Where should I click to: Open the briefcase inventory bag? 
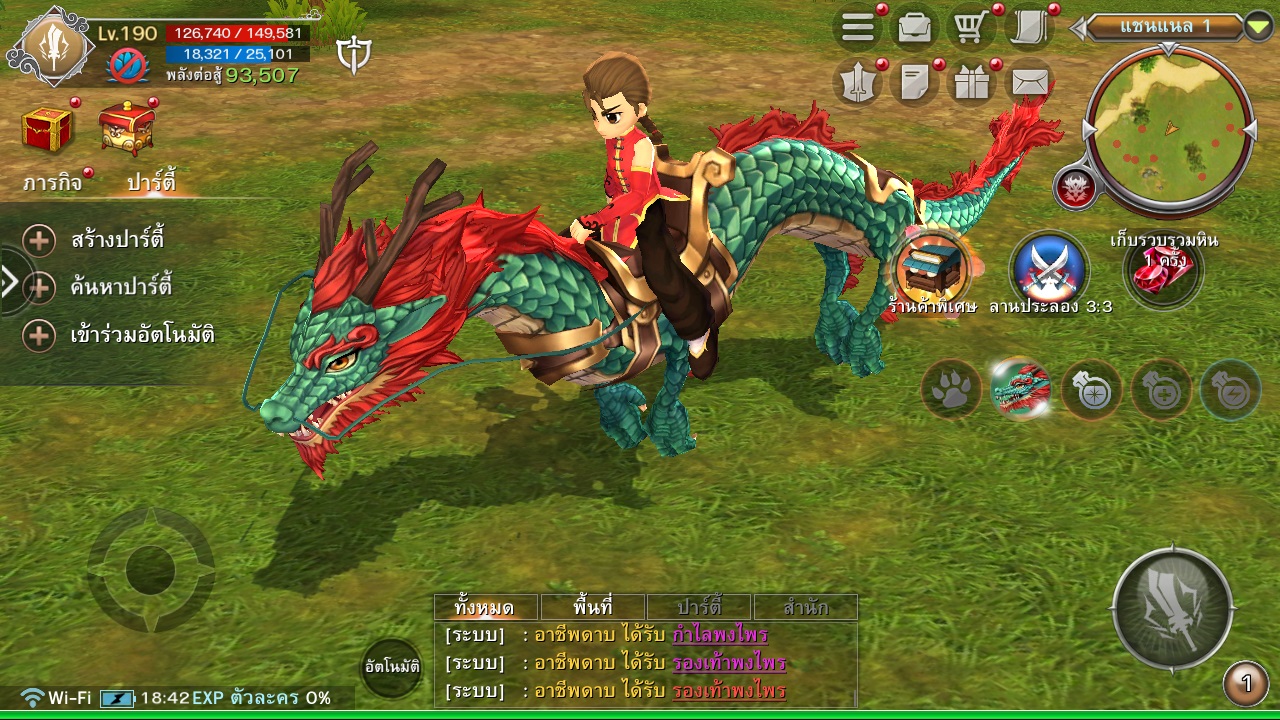click(x=914, y=28)
